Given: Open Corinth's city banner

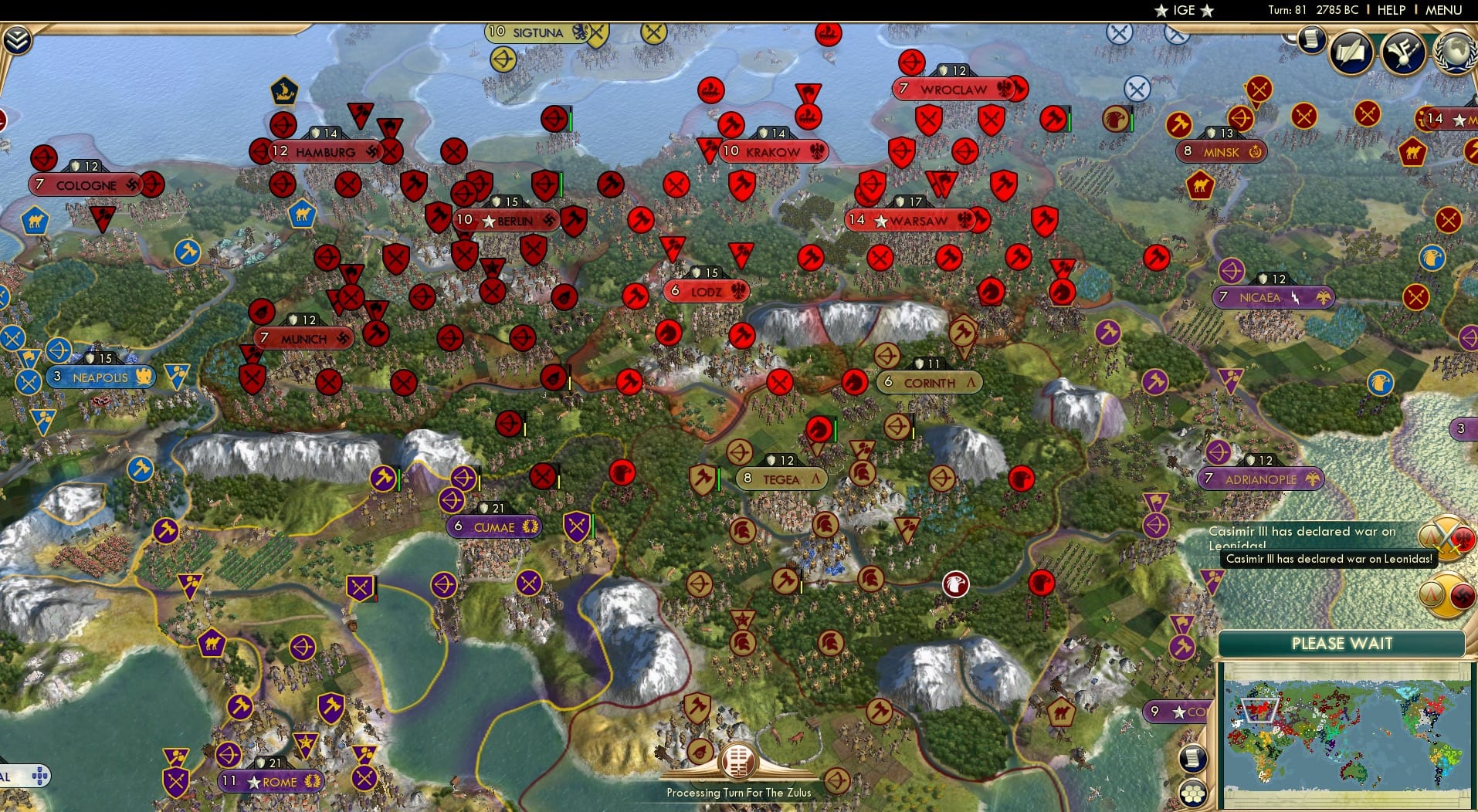Looking at the screenshot, I should (929, 381).
